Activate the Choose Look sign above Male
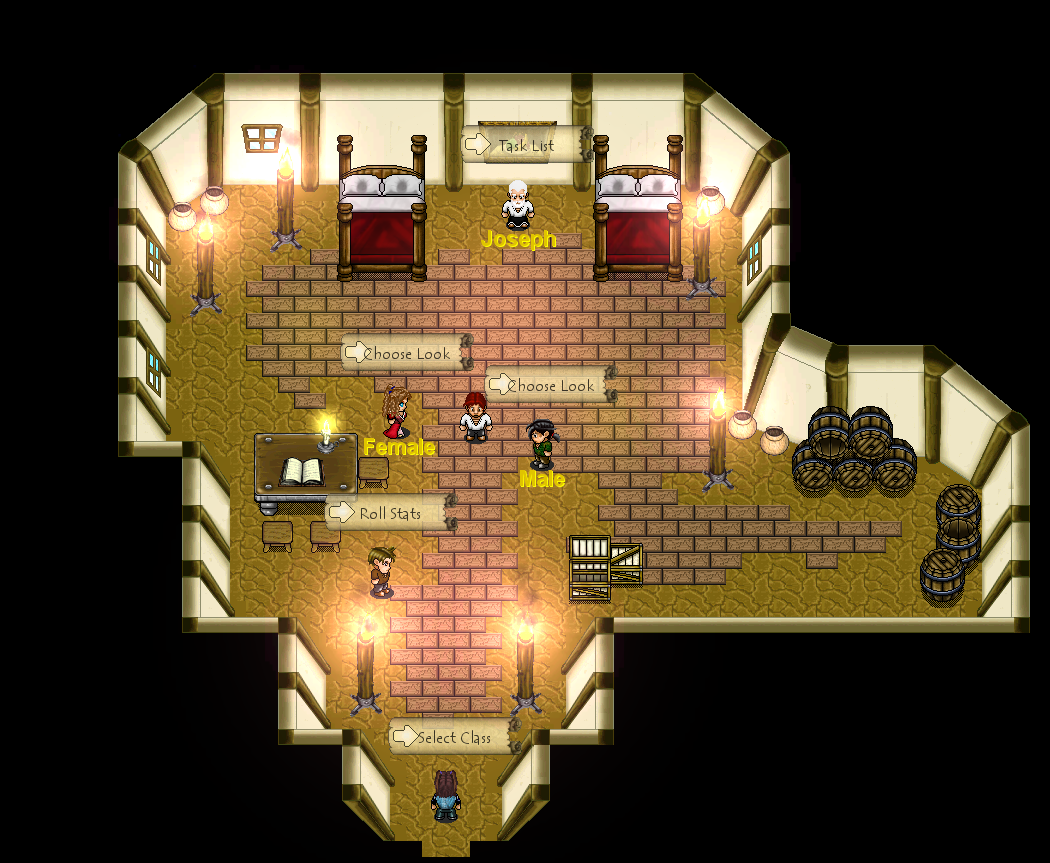Image resolution: width=1050 pixels, height=863 pixels. tap(549, 386)
